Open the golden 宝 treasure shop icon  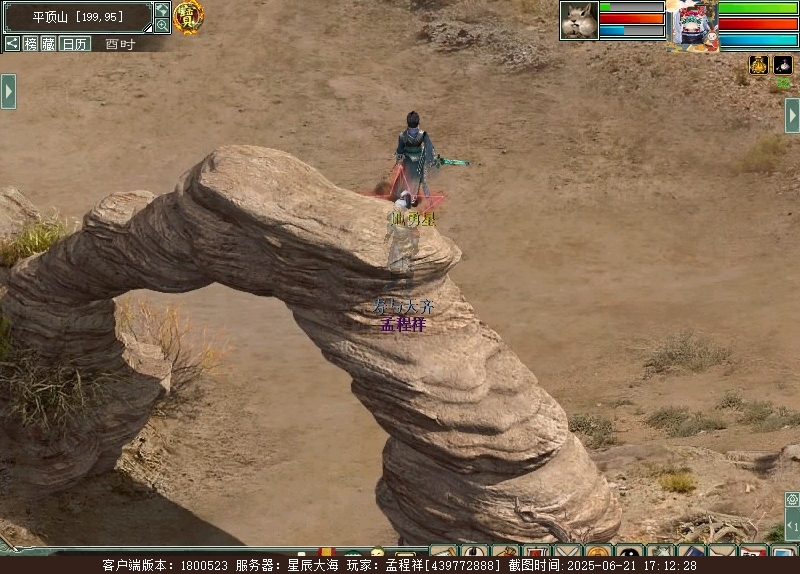point(188,16)
